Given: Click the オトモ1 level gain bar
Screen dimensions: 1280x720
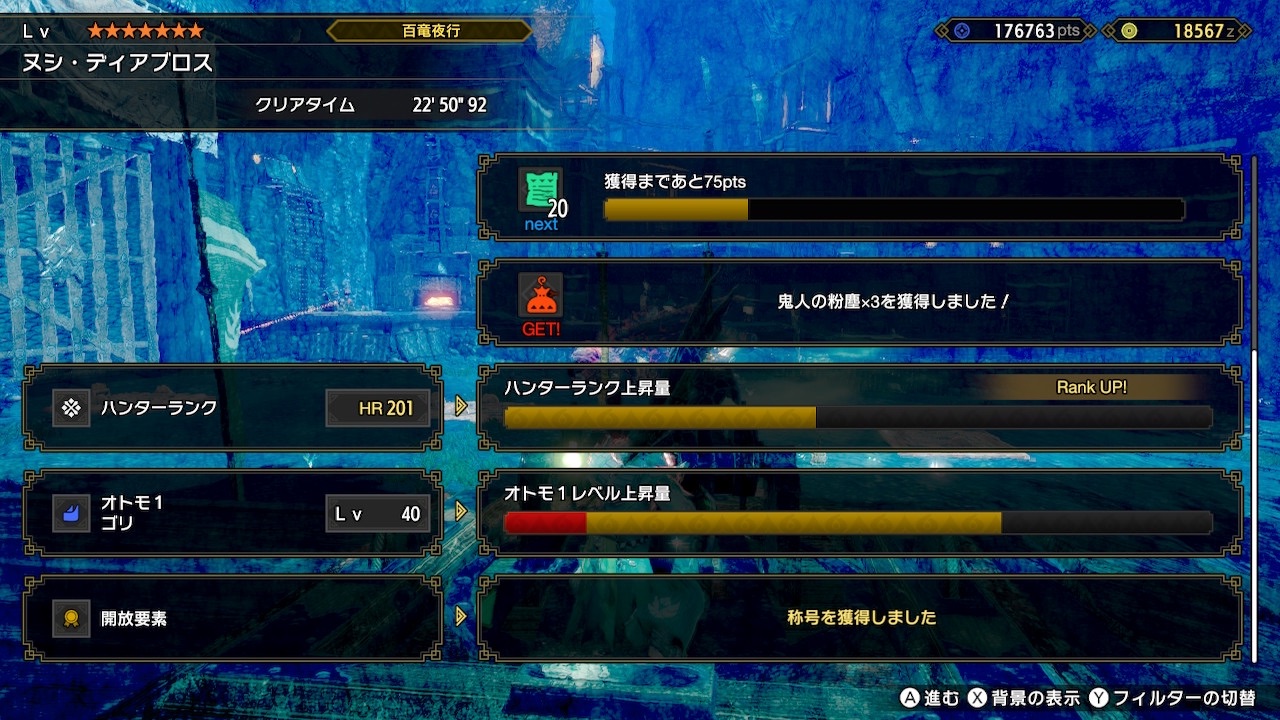Looking at the screenshot, I should point(855,521).
